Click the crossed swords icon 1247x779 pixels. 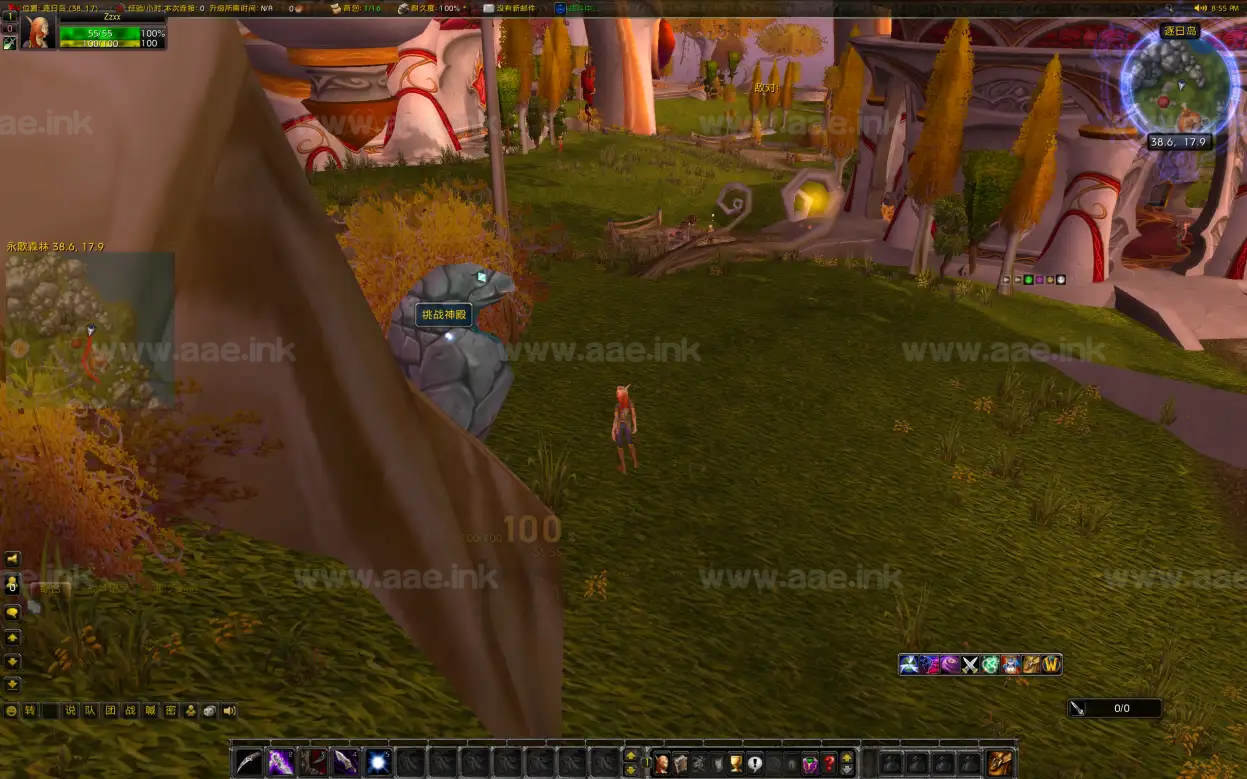point(970,664)
